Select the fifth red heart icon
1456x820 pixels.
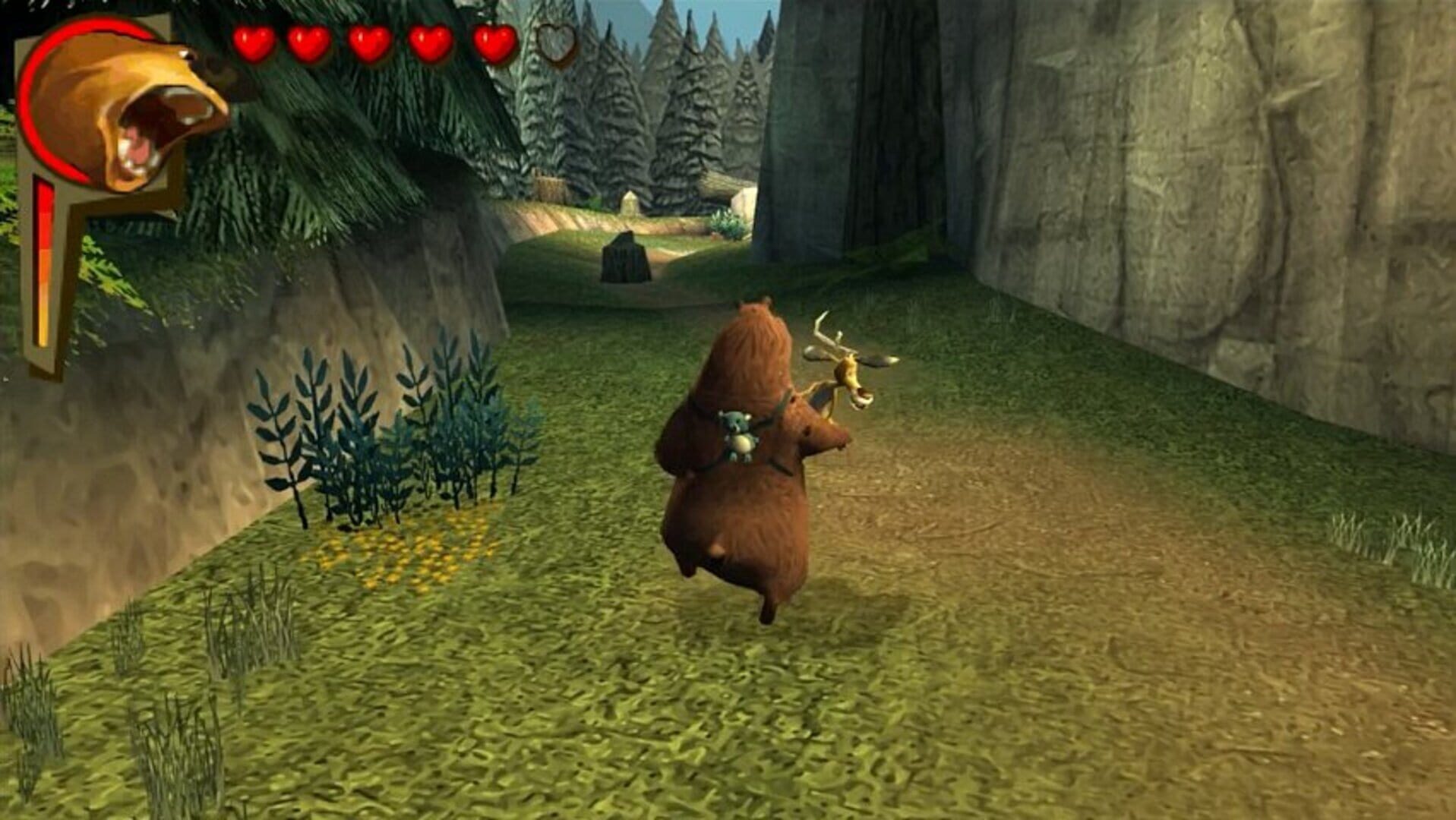pyautogui.click(x=492, y=42)
